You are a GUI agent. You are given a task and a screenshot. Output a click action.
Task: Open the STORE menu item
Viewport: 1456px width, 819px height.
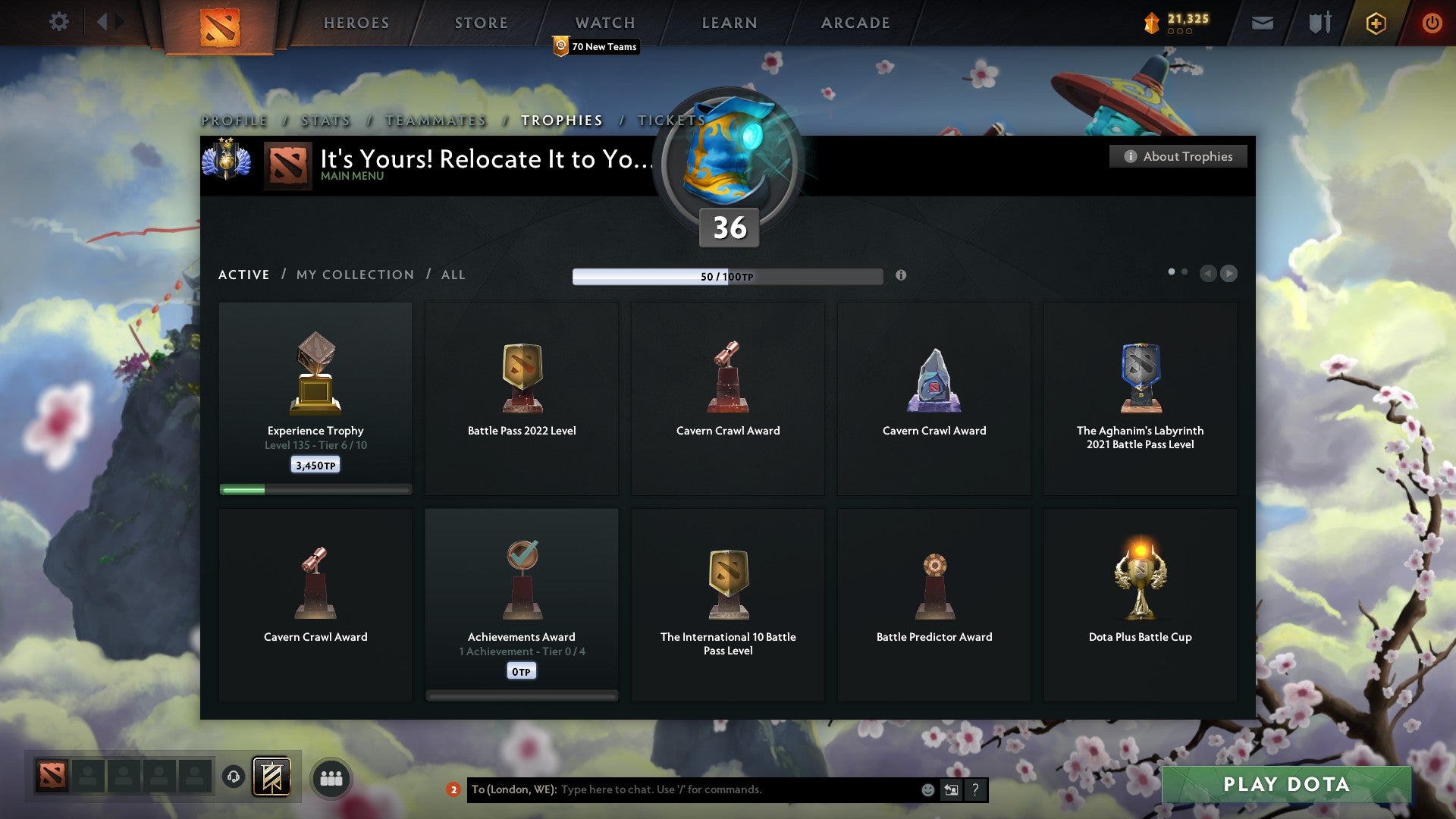tap(481, 22)
